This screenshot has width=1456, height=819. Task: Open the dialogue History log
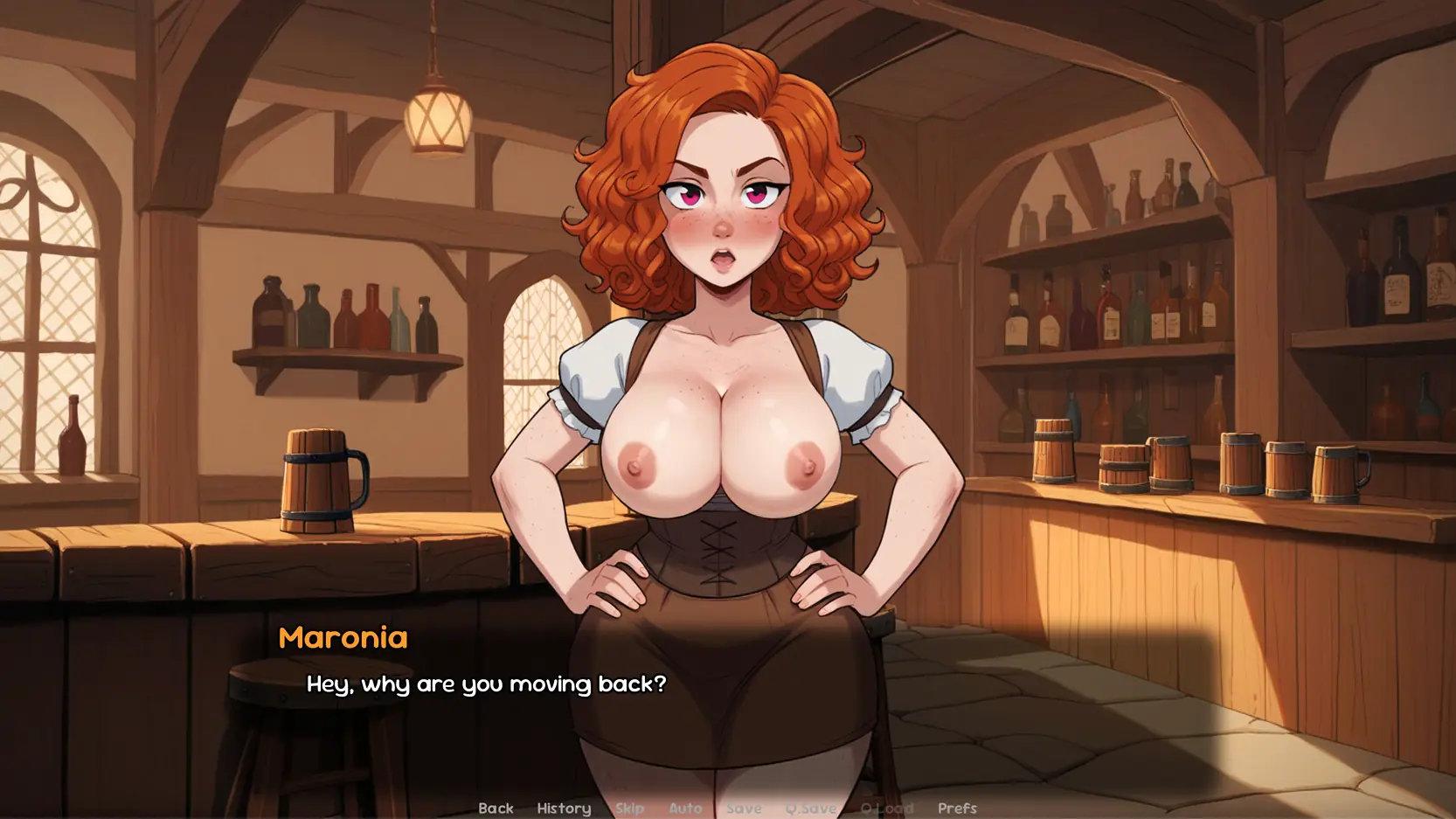564,809
